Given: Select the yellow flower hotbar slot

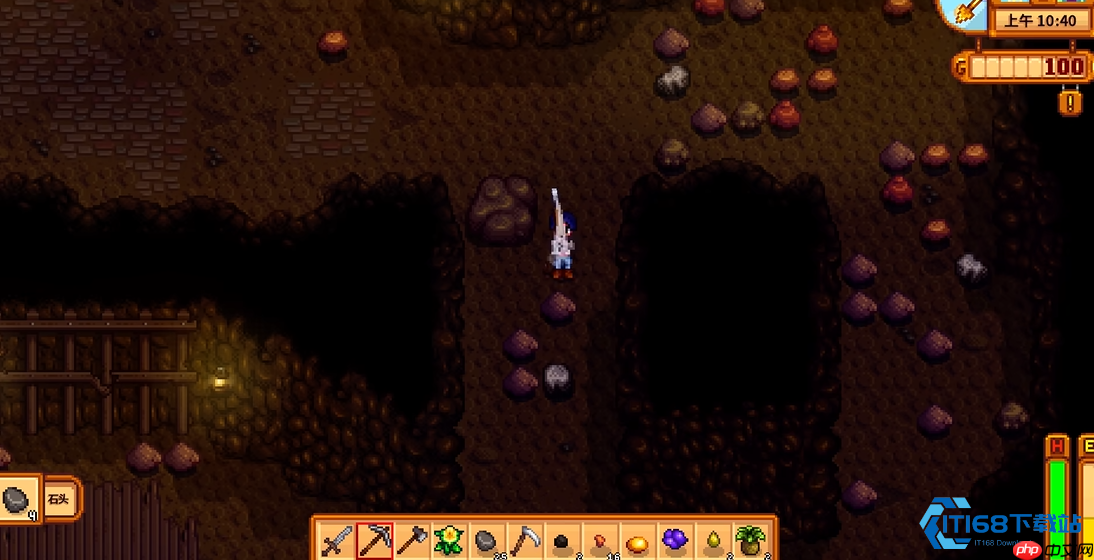Looking at the screenshot, I should (449, 541).
